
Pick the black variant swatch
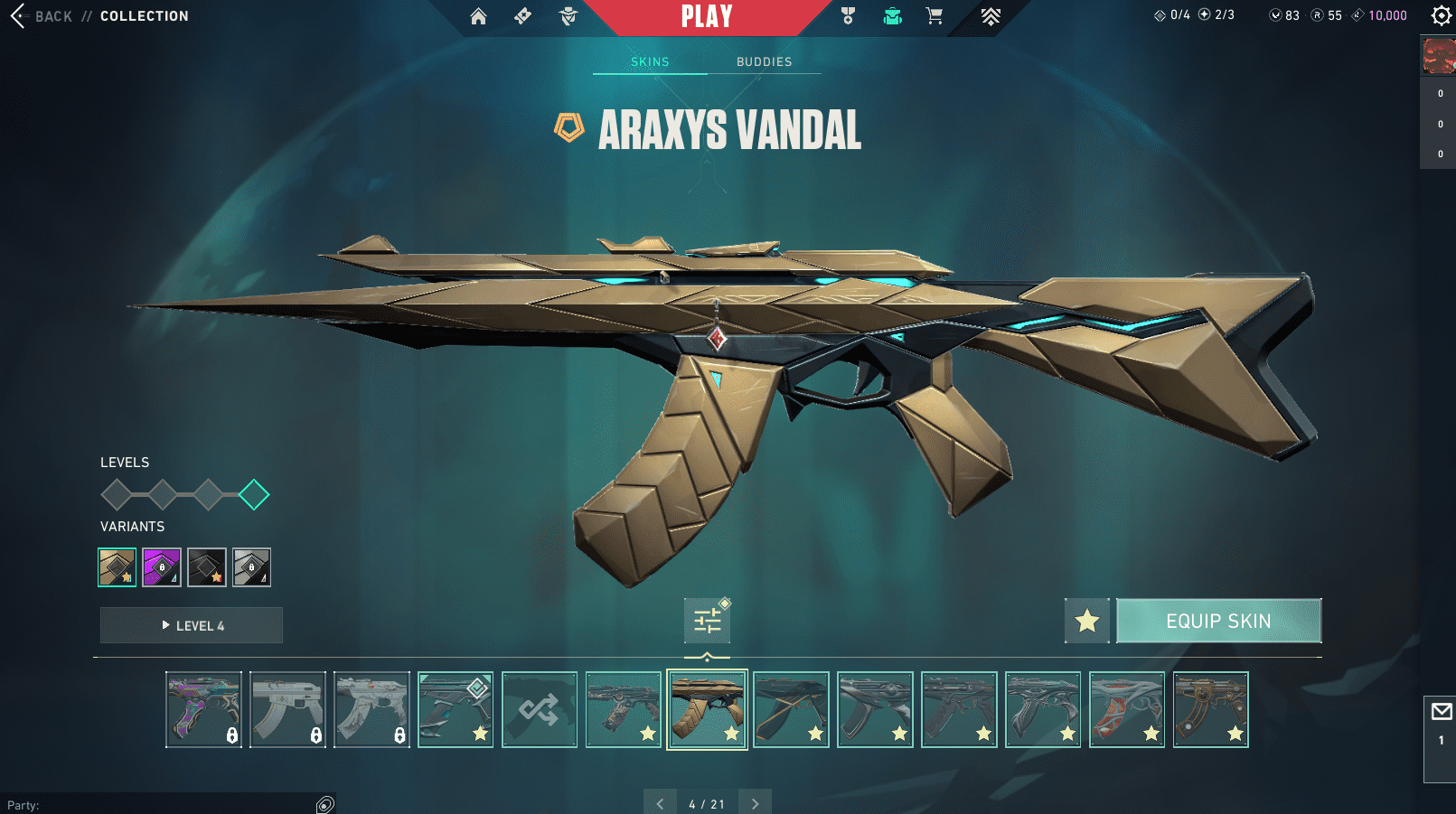207,567
